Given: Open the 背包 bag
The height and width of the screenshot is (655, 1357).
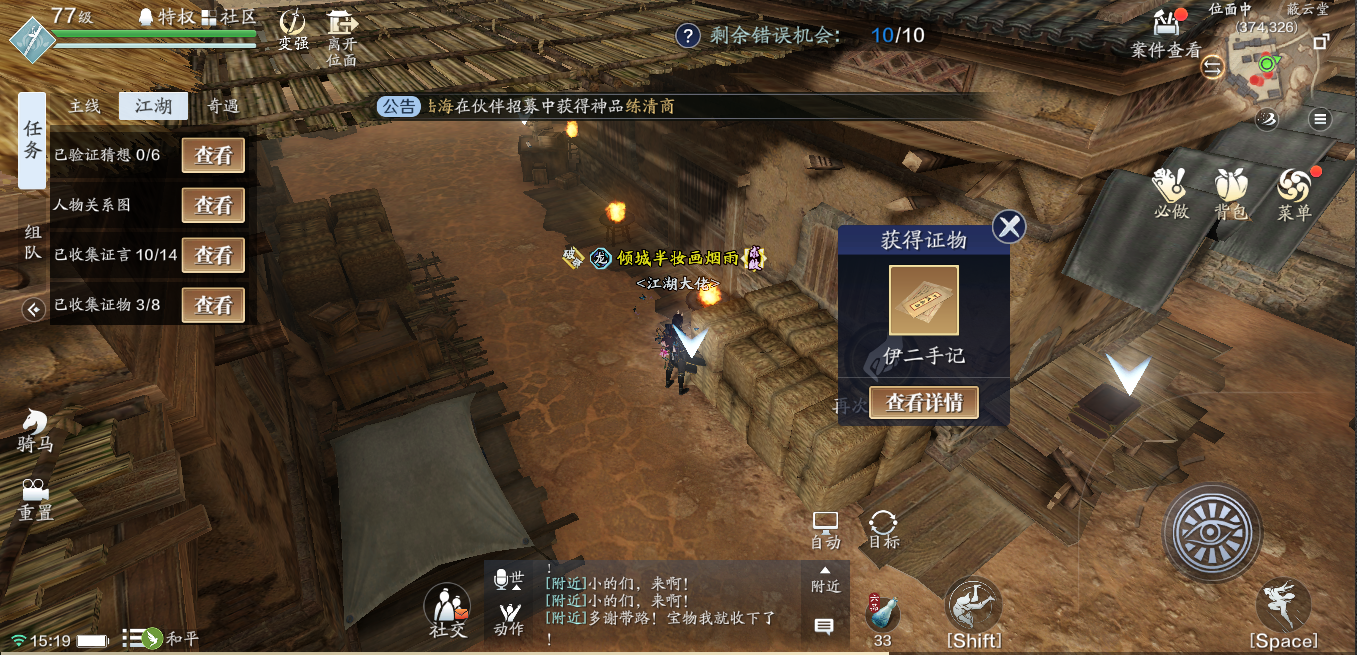Looking at the screenshot, I should [x=1230, y=193].
